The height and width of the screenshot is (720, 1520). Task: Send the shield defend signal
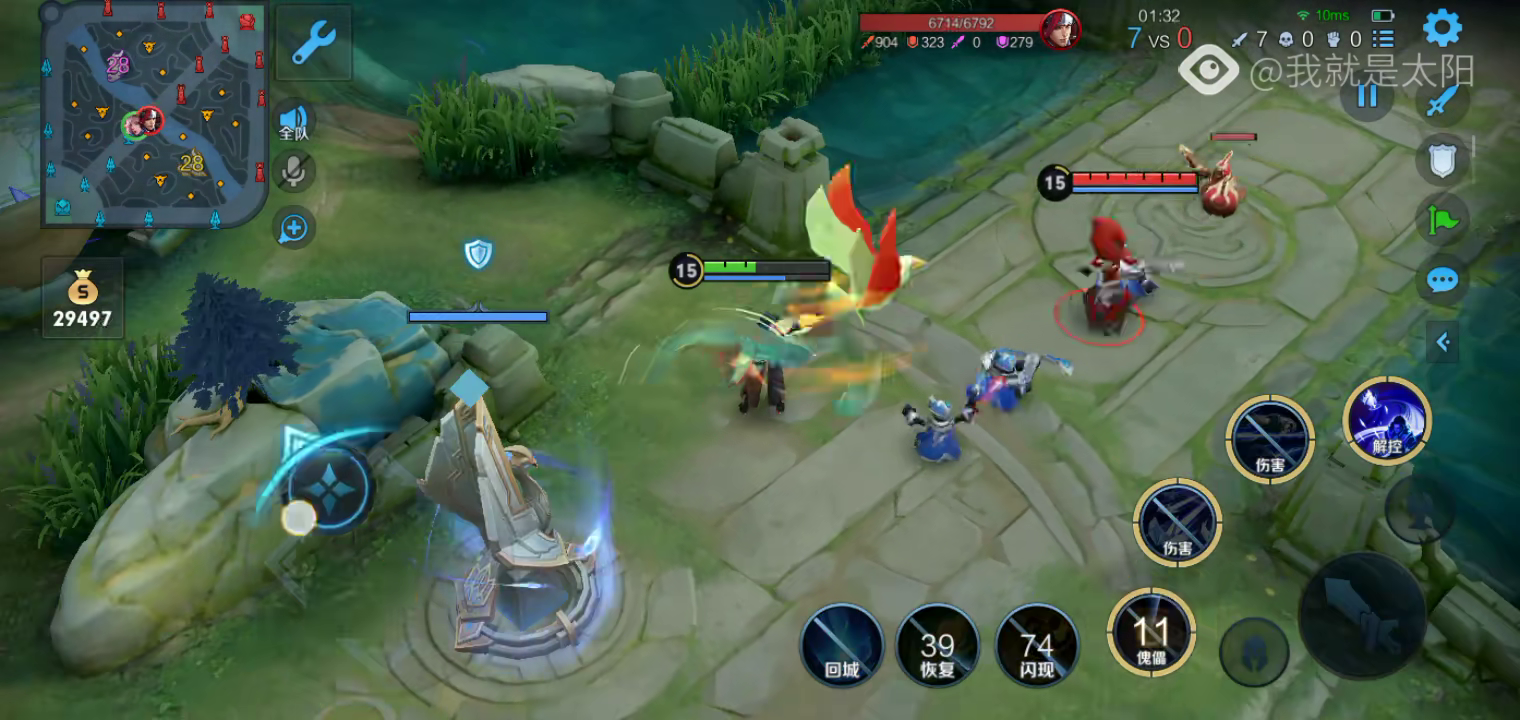pyautogui.click(x=1441, y=159)
